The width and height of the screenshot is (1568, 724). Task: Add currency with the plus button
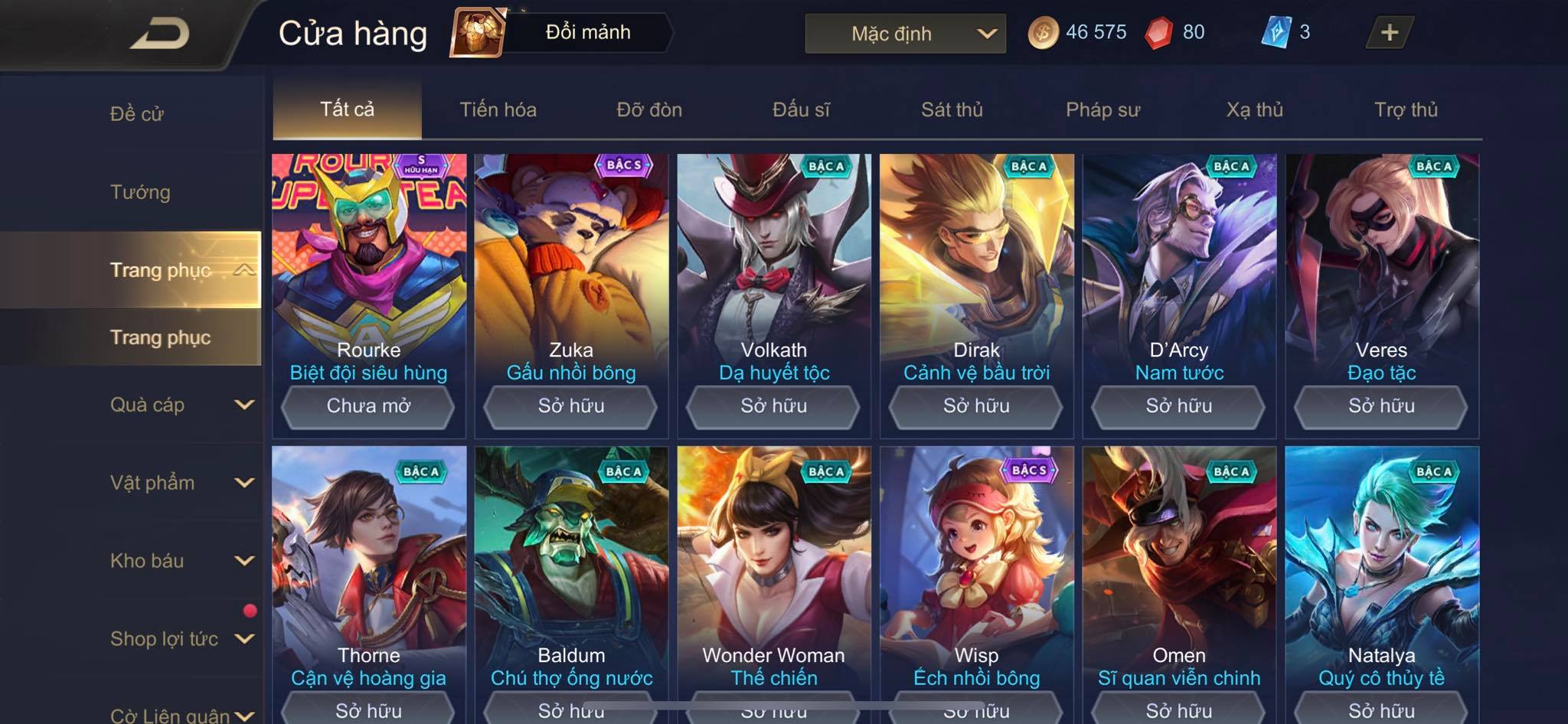[1389, 33]
